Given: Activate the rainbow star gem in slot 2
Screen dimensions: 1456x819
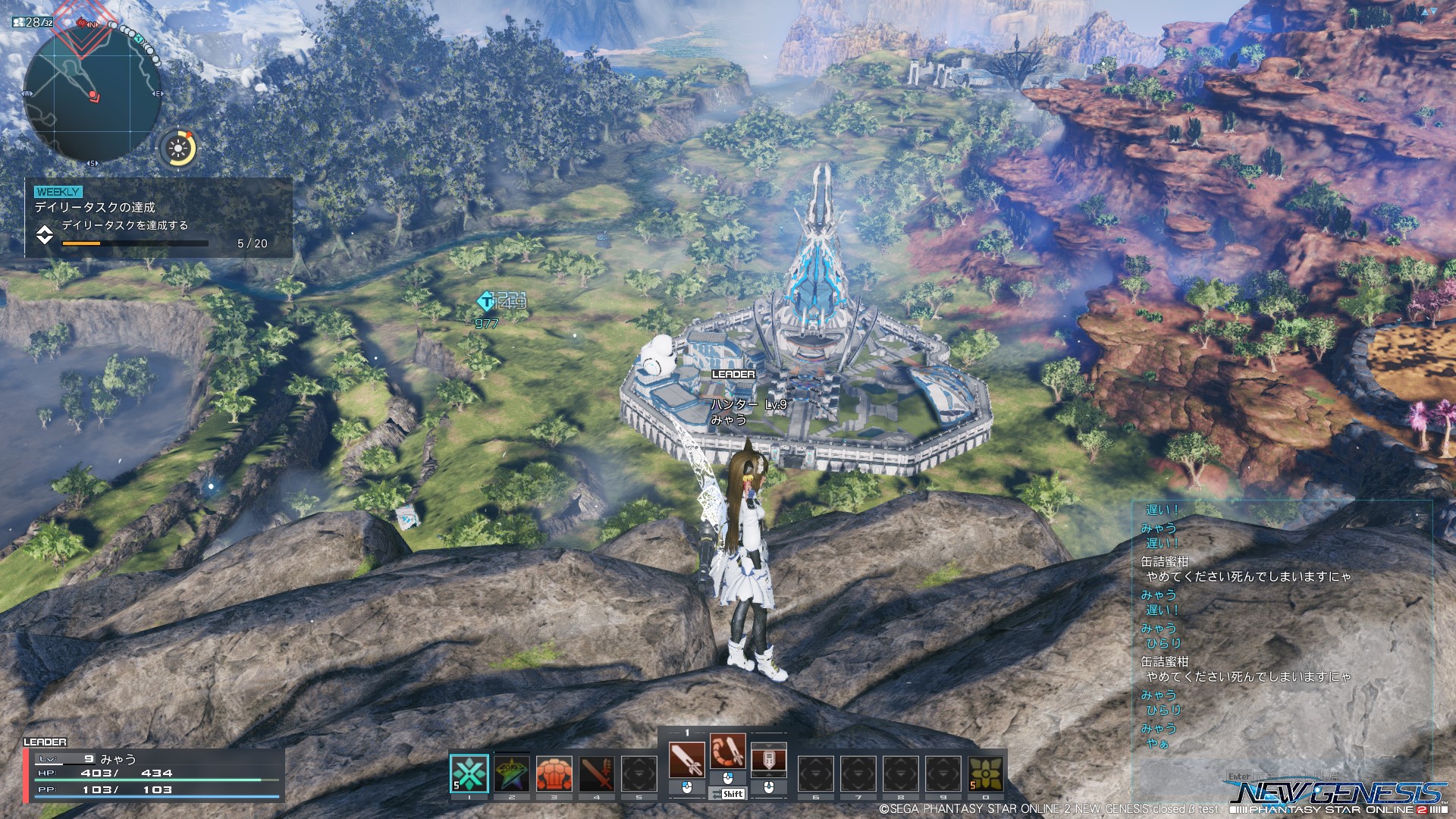Looking at the screenshot, I should [x=512, y=773].
